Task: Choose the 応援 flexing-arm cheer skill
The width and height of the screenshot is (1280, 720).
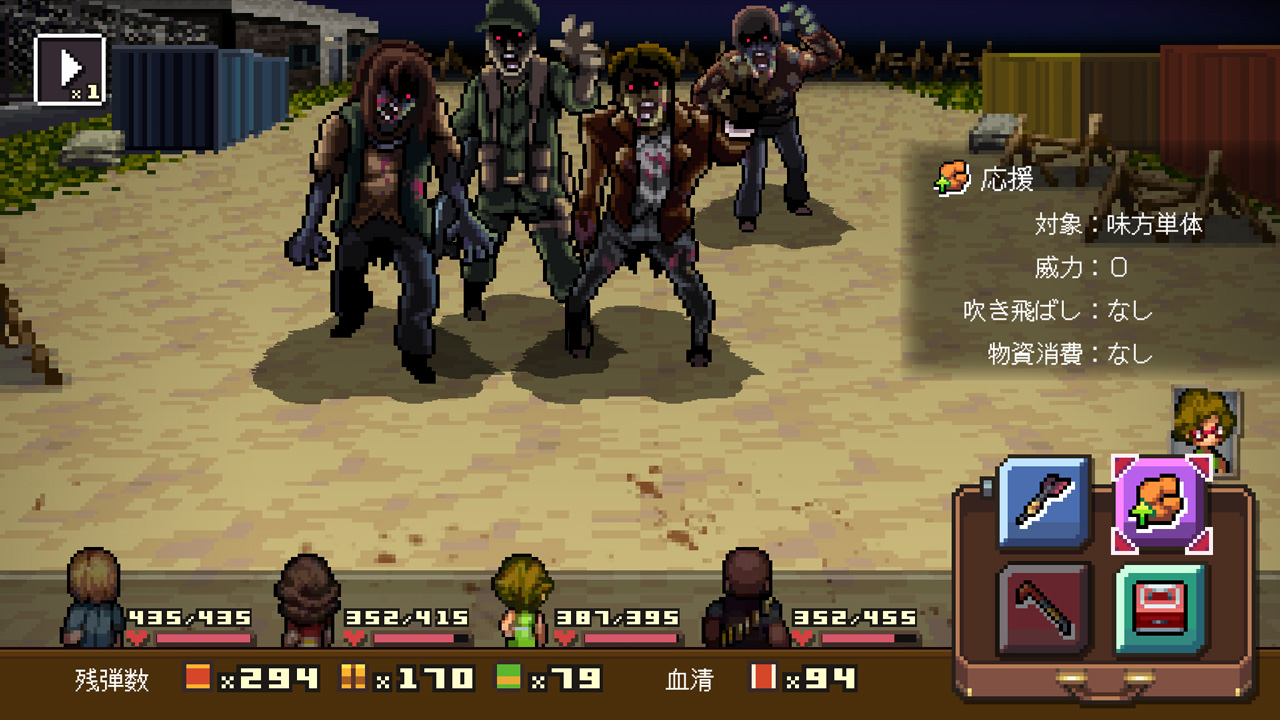Action: [1161, 501]
